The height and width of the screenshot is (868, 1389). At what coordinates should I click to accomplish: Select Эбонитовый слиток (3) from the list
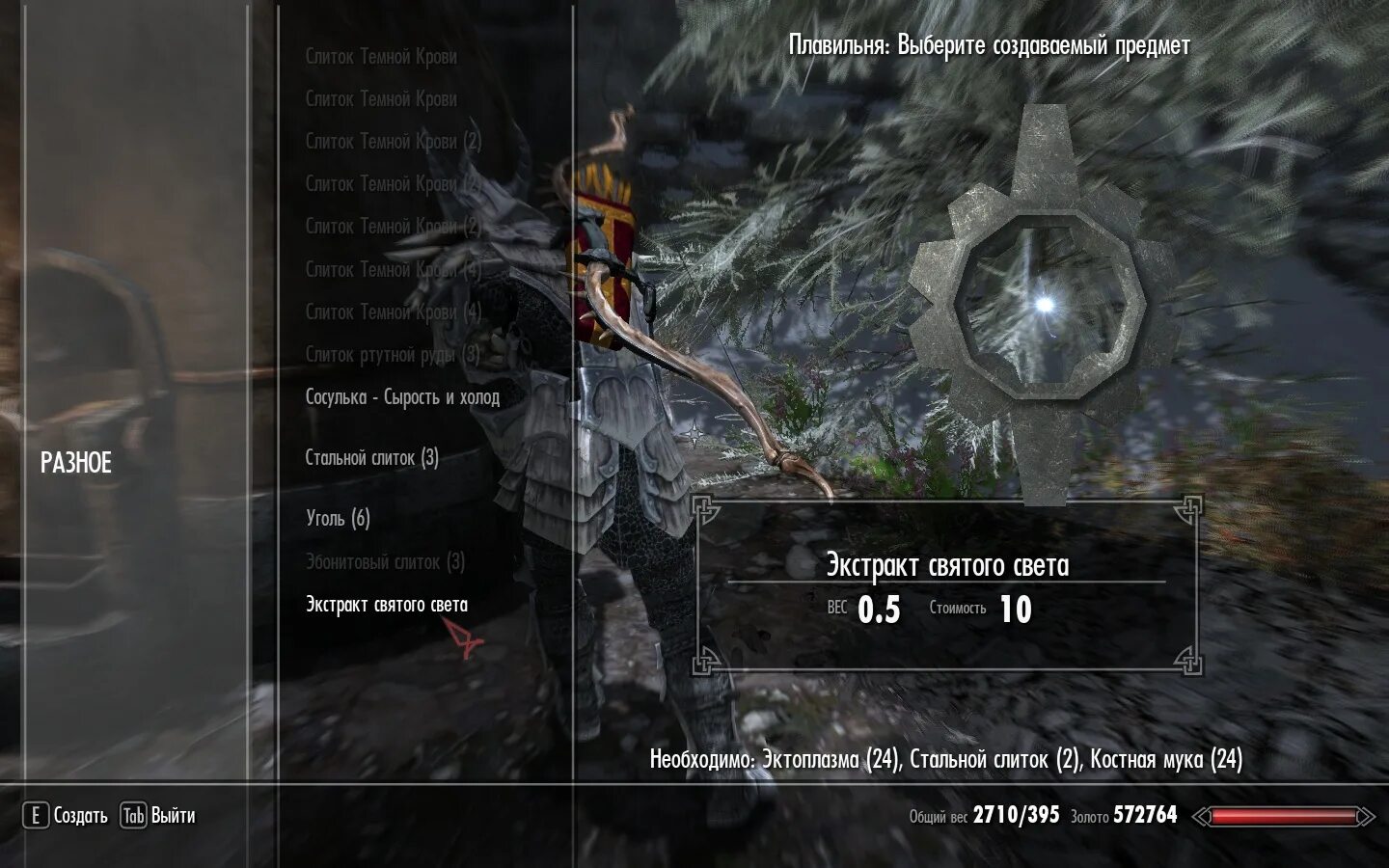385,562
